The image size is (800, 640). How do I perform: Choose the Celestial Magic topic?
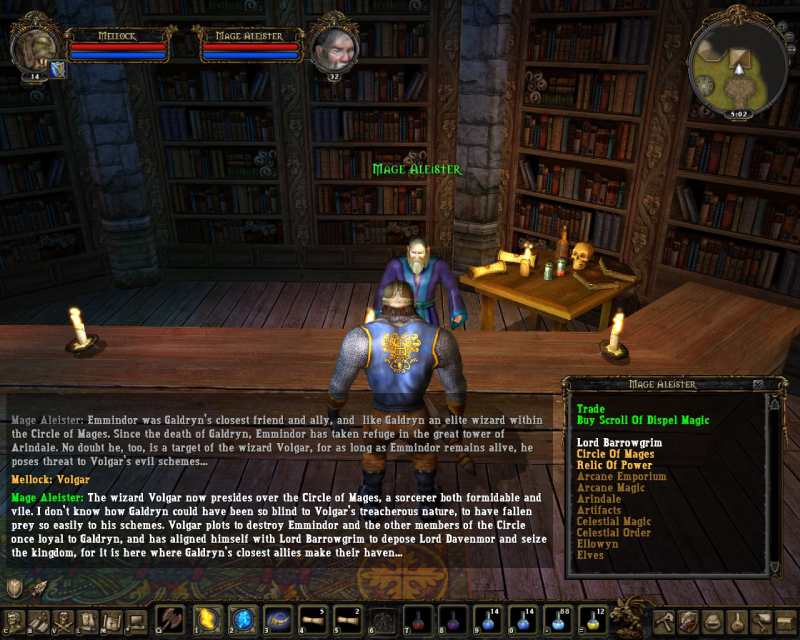tap(614, 521)
